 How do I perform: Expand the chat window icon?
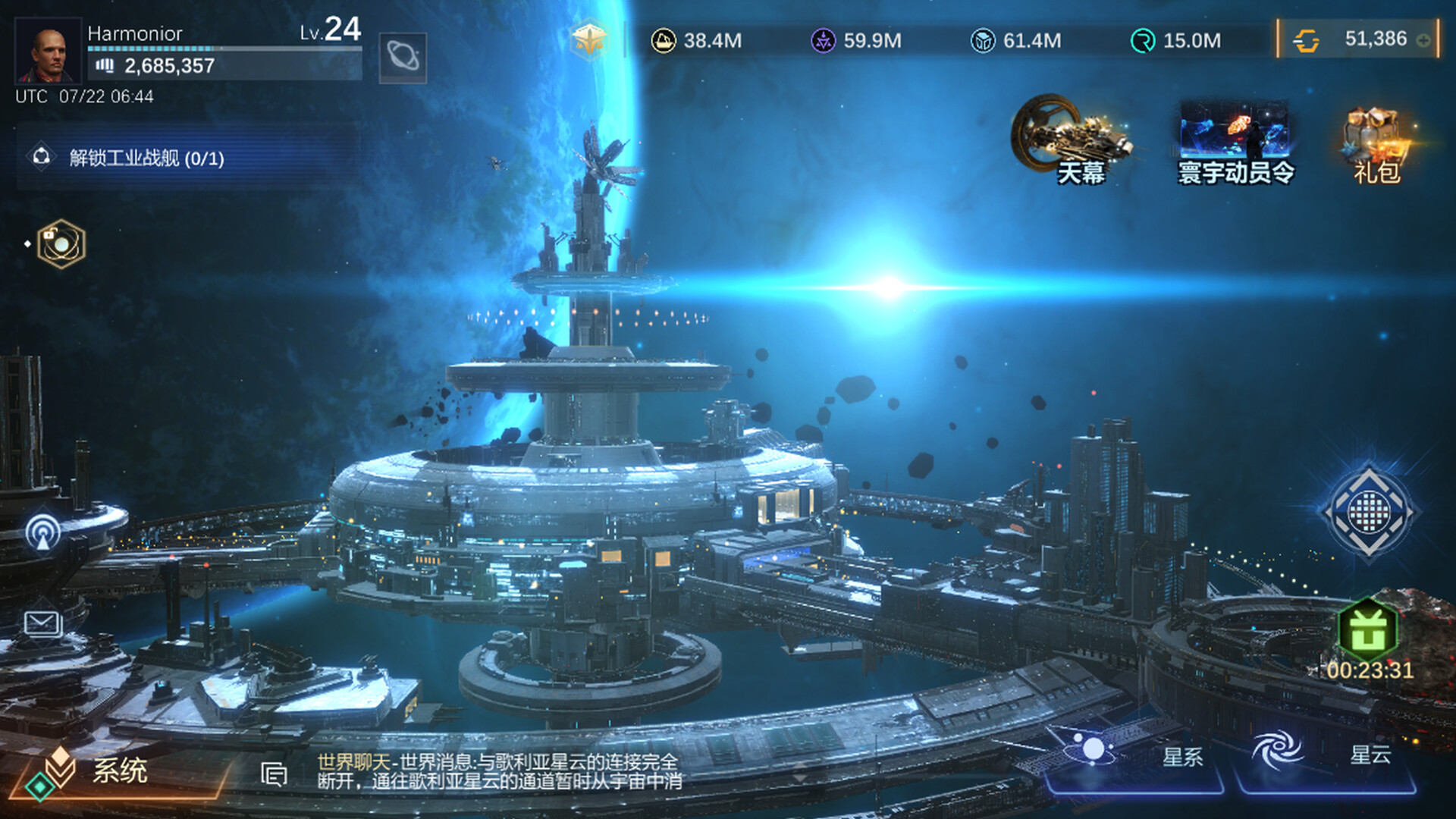pyautogui.click(x=274, y=773)
